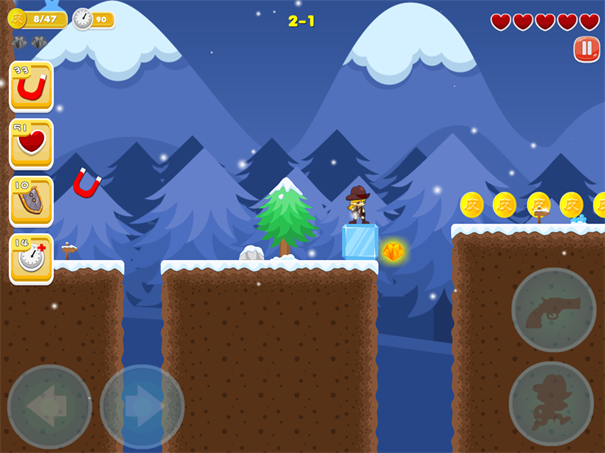The height and width of the screenshot is (453, 605).
Task: Use the stopwatch time bonus power-up
Action: tap(31, 259)
